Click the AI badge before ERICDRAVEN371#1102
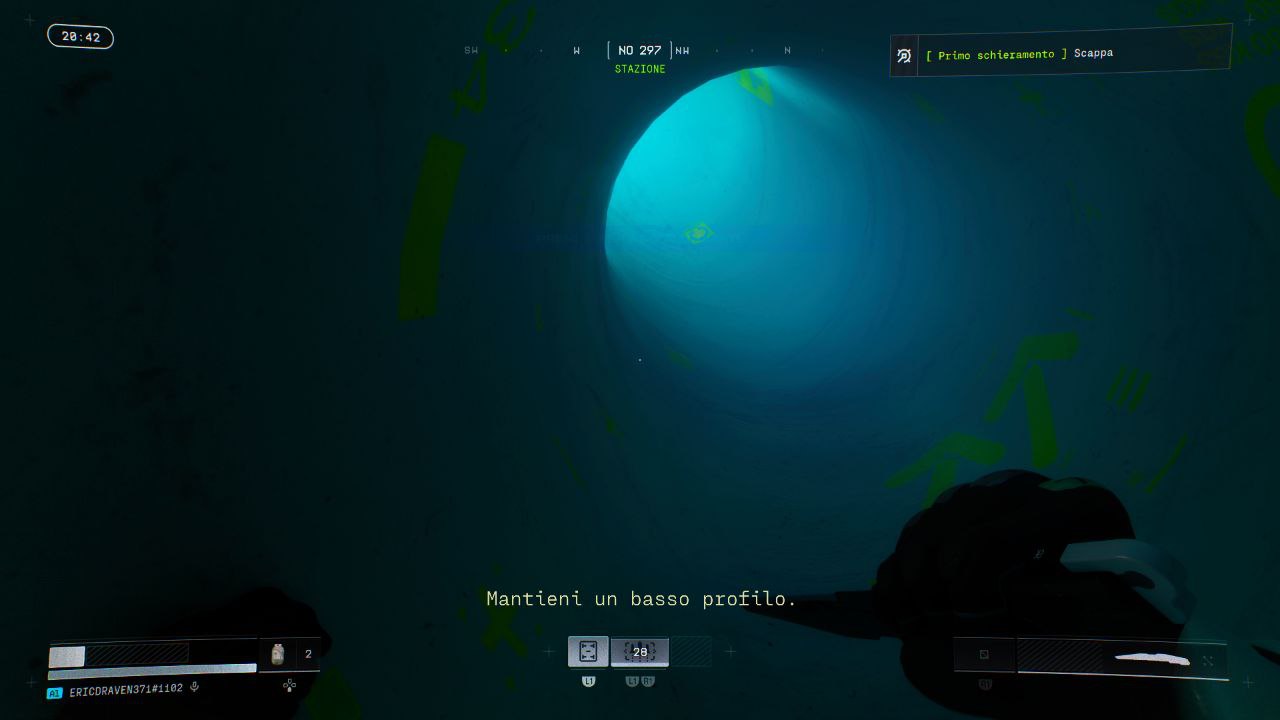This screenshot has height=720, width=1280. 53,690
